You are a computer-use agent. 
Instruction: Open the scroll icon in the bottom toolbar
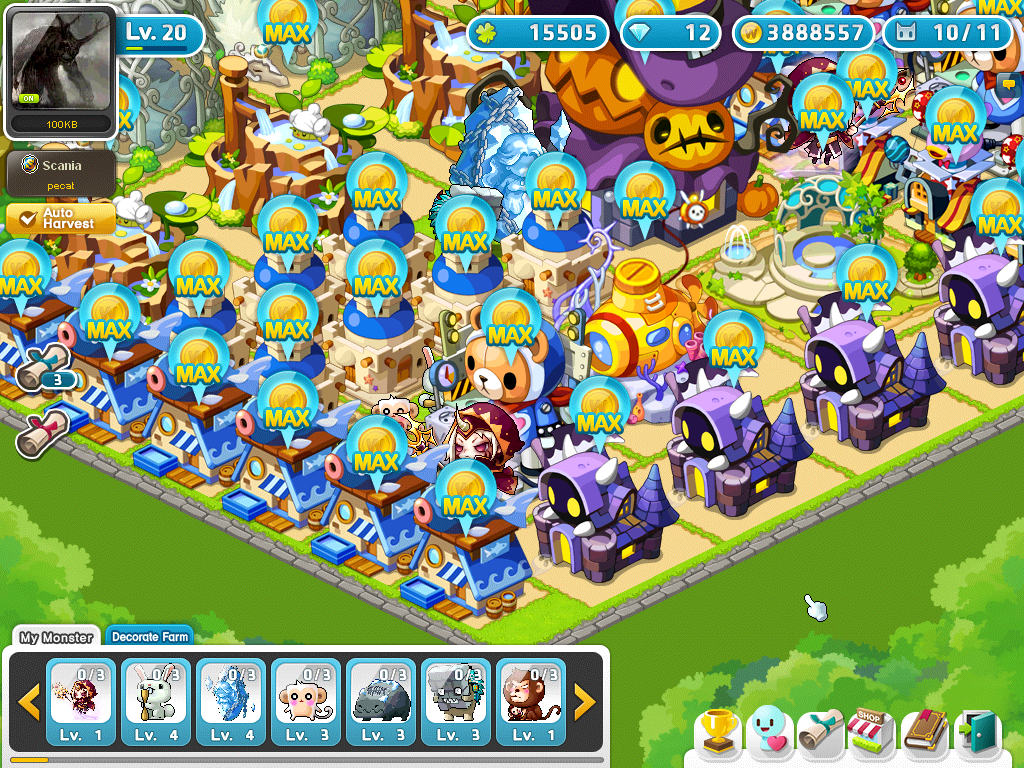tap(821, 733)
